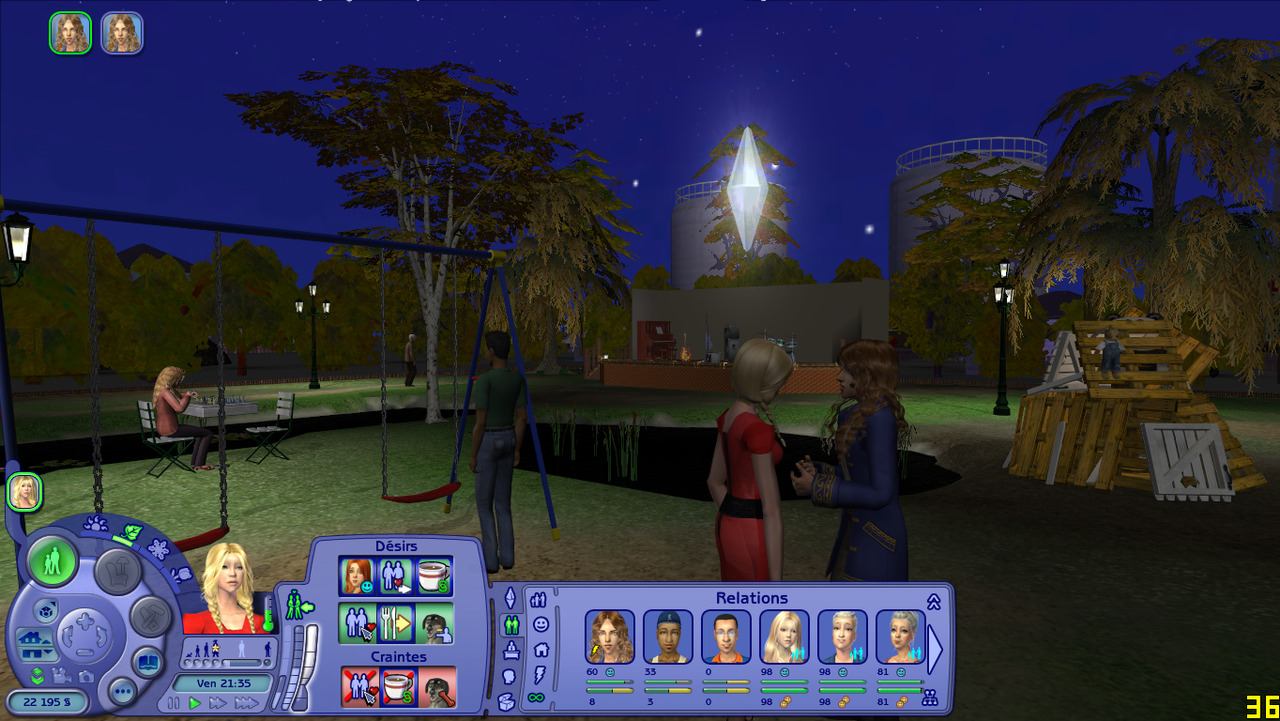
Task: Pause the game speed
Action: pos(174,703)
